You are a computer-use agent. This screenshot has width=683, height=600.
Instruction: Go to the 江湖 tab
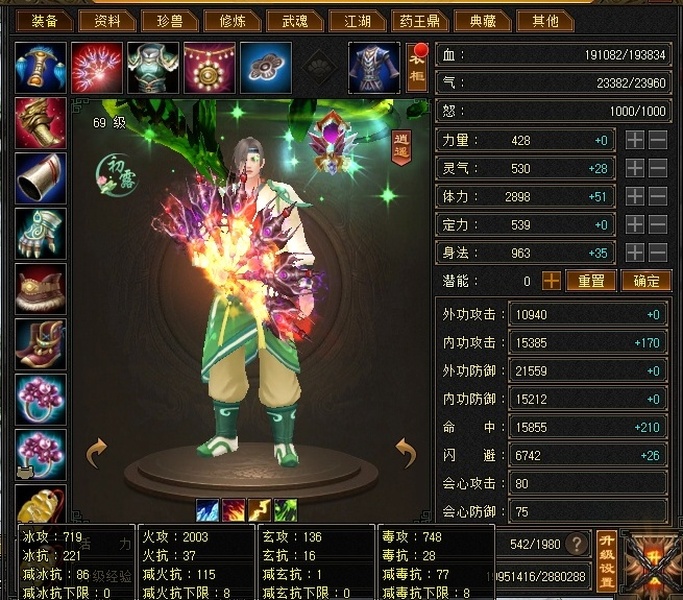pyautogui.click(x=358, y=20)
